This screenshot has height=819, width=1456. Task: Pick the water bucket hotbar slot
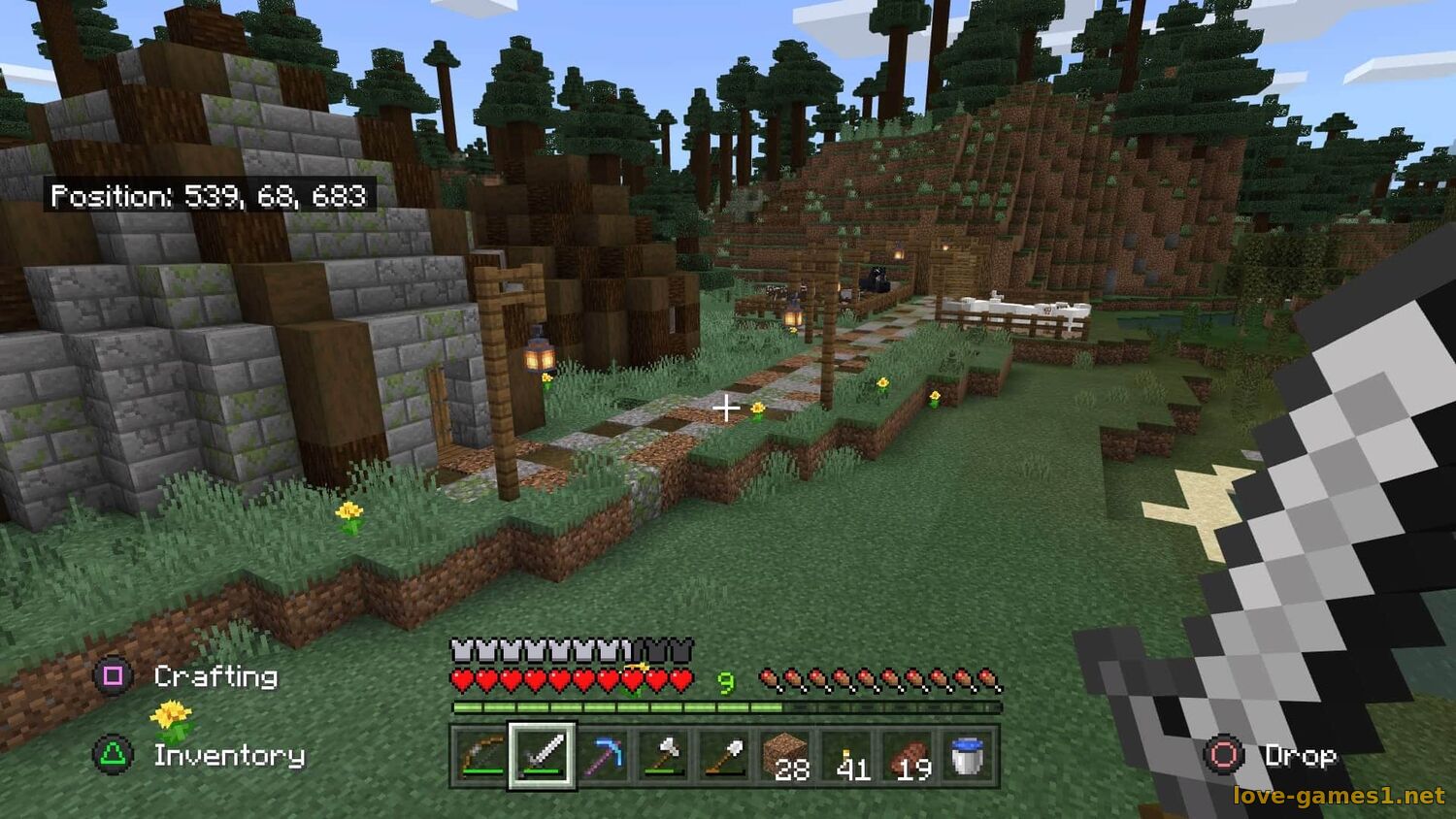pos(969,756)
